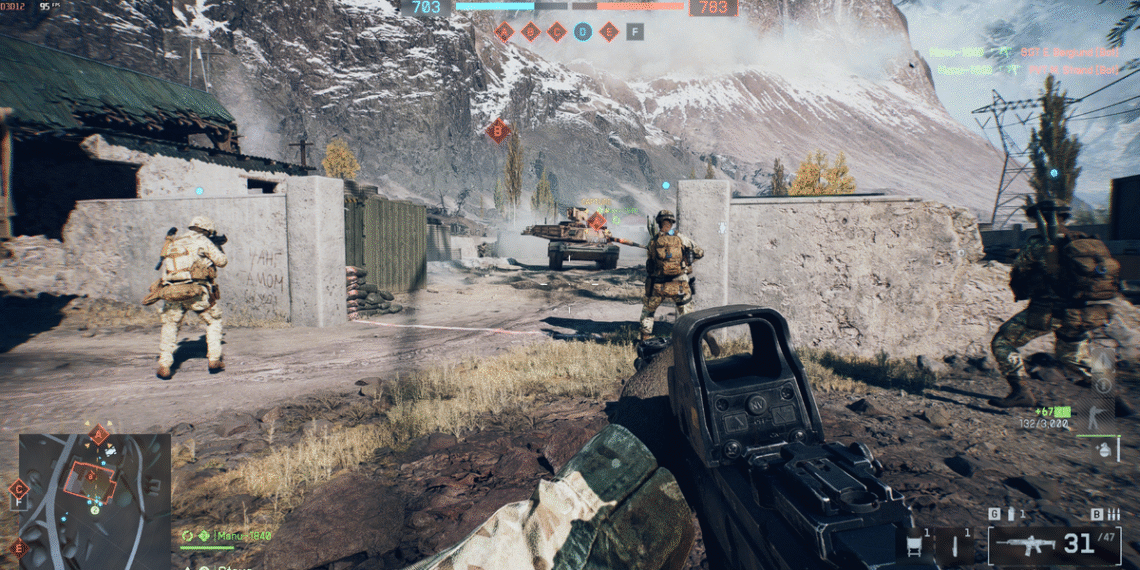Click the objective E marker beside the minimap
This screenshot has height=570, width=1140.
(17, 546)
